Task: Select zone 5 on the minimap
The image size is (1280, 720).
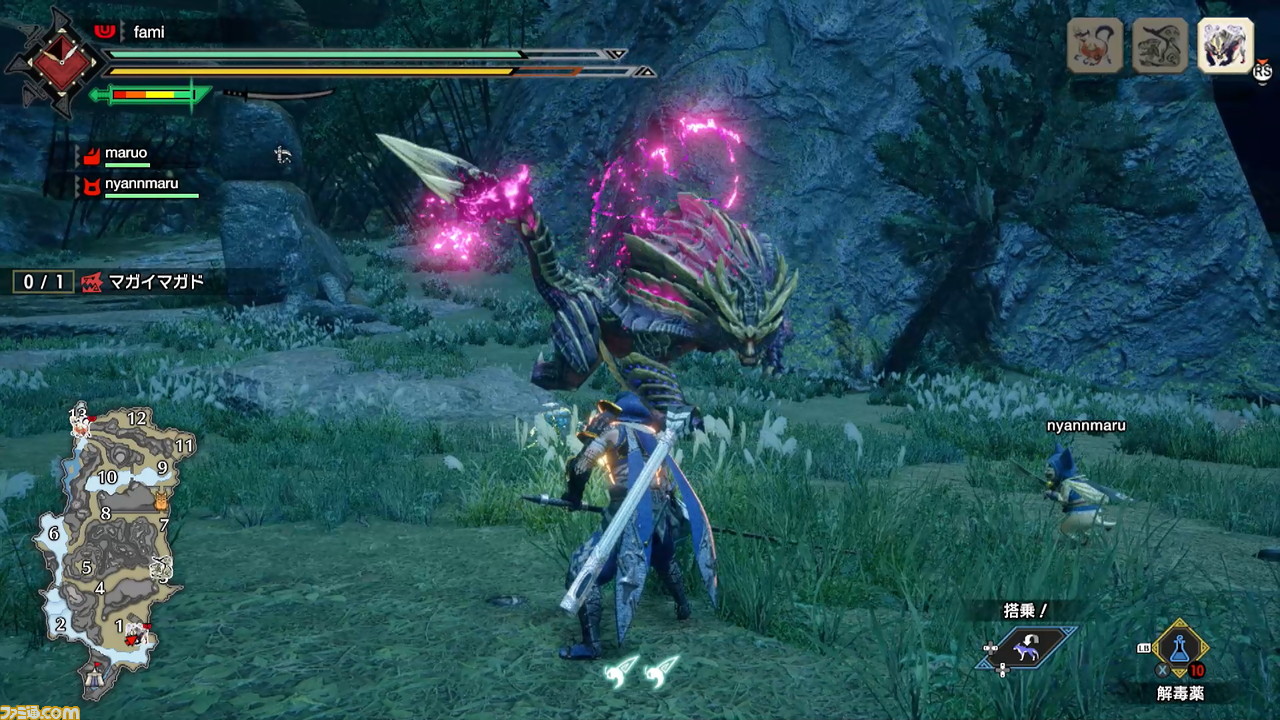Action: (86, 567)
